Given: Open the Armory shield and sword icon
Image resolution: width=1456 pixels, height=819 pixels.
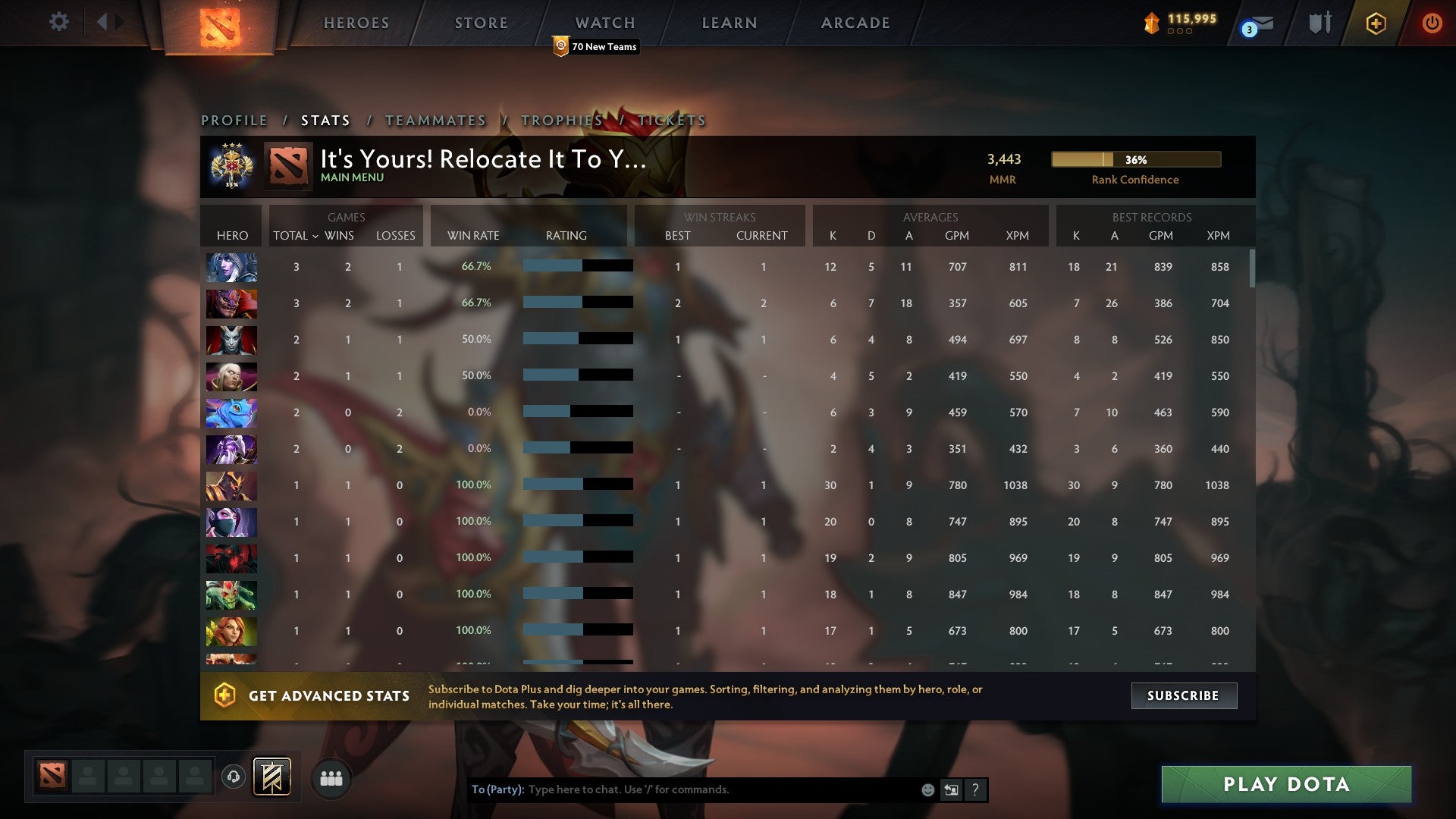Looking at the screenshot, I should [1319, 23].
